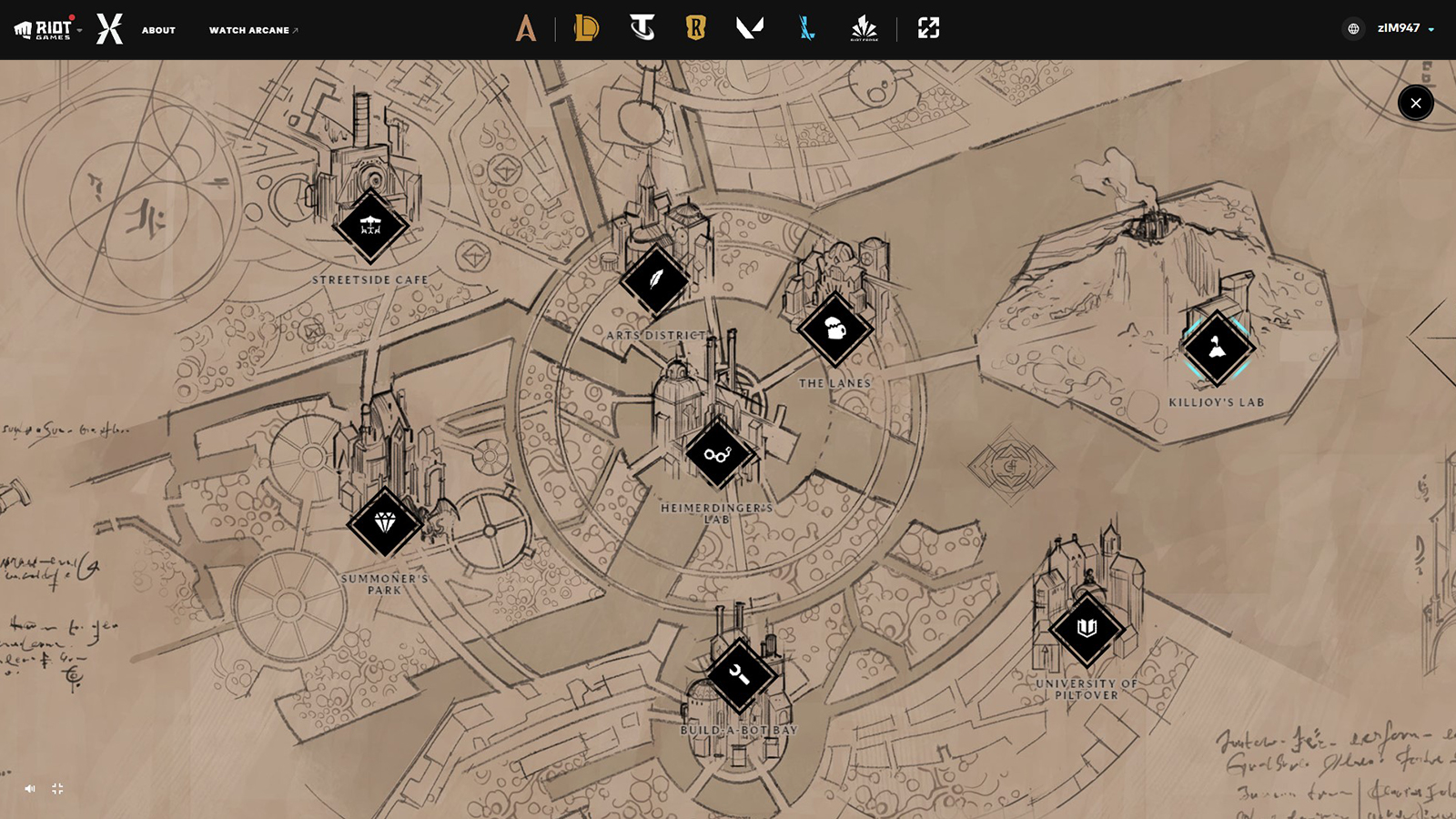Select the Arcane 'A' logo

pos(526,28)
